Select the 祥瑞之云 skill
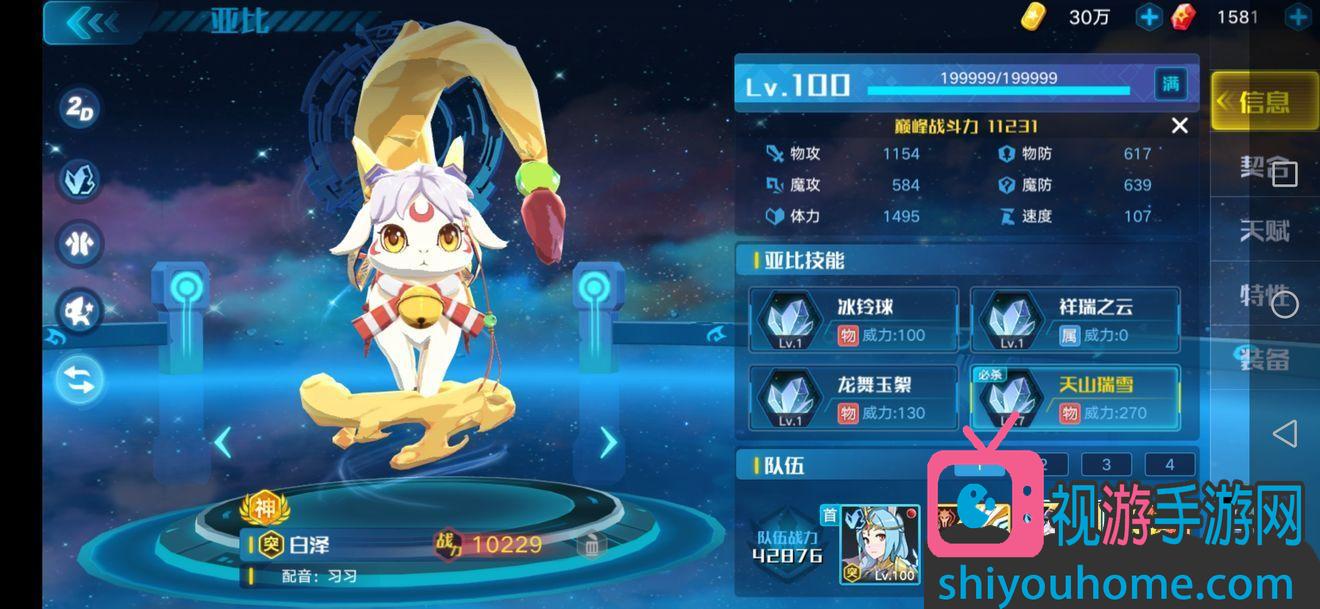 [x=1076, y=319]
